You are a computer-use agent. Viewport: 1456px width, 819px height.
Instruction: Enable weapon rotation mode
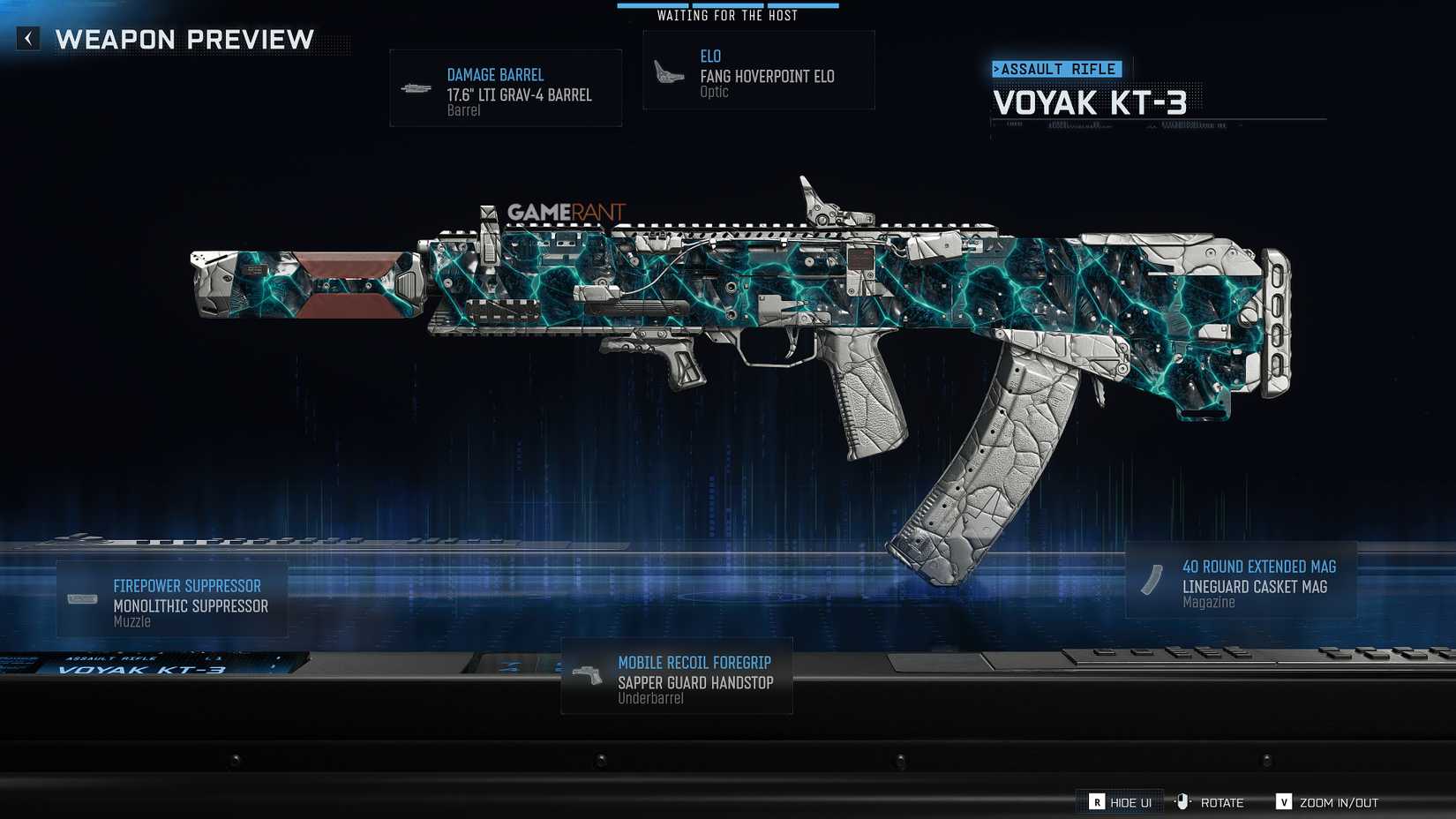click(1222, 802)
